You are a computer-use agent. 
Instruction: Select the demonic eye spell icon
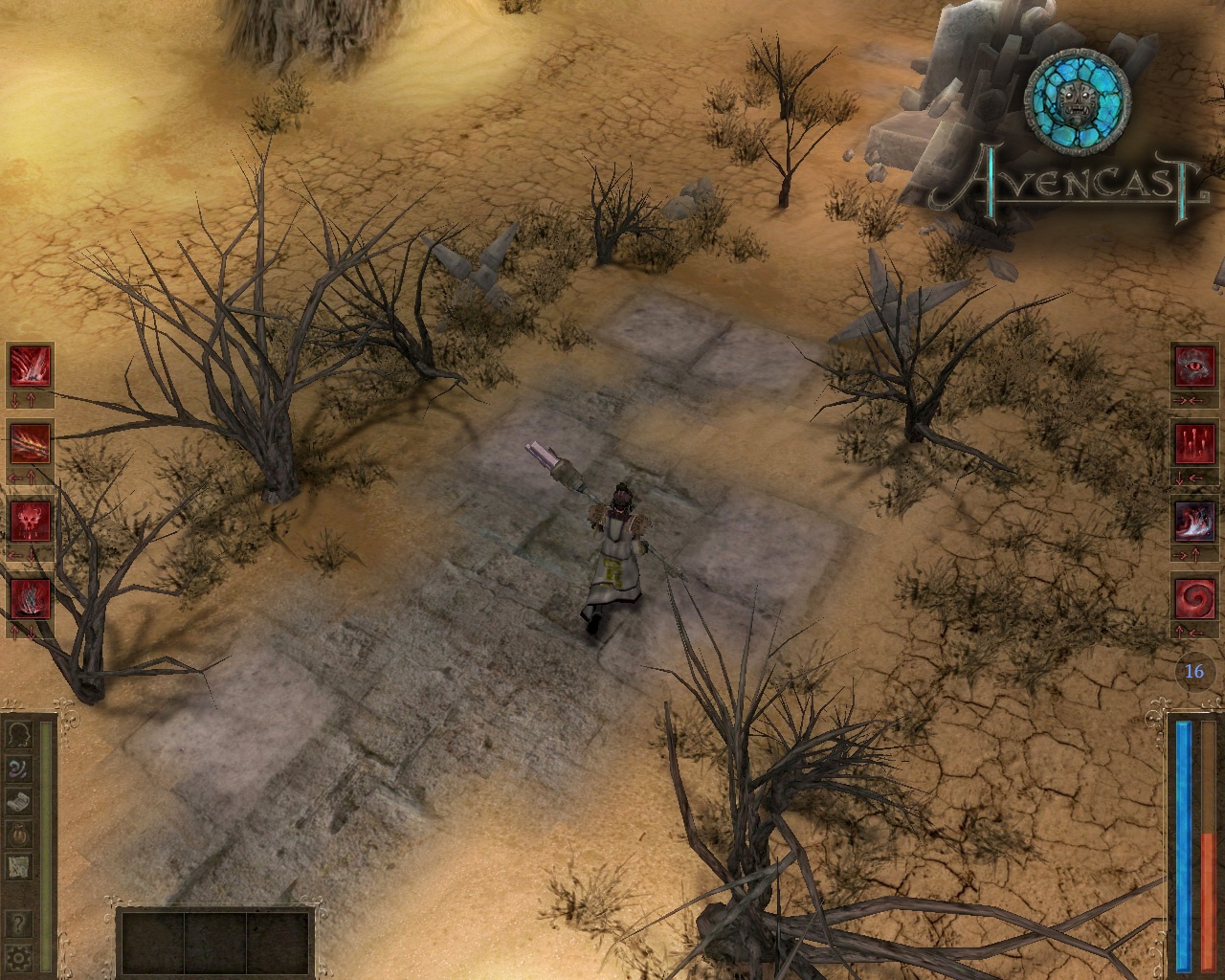(1193, 365)
